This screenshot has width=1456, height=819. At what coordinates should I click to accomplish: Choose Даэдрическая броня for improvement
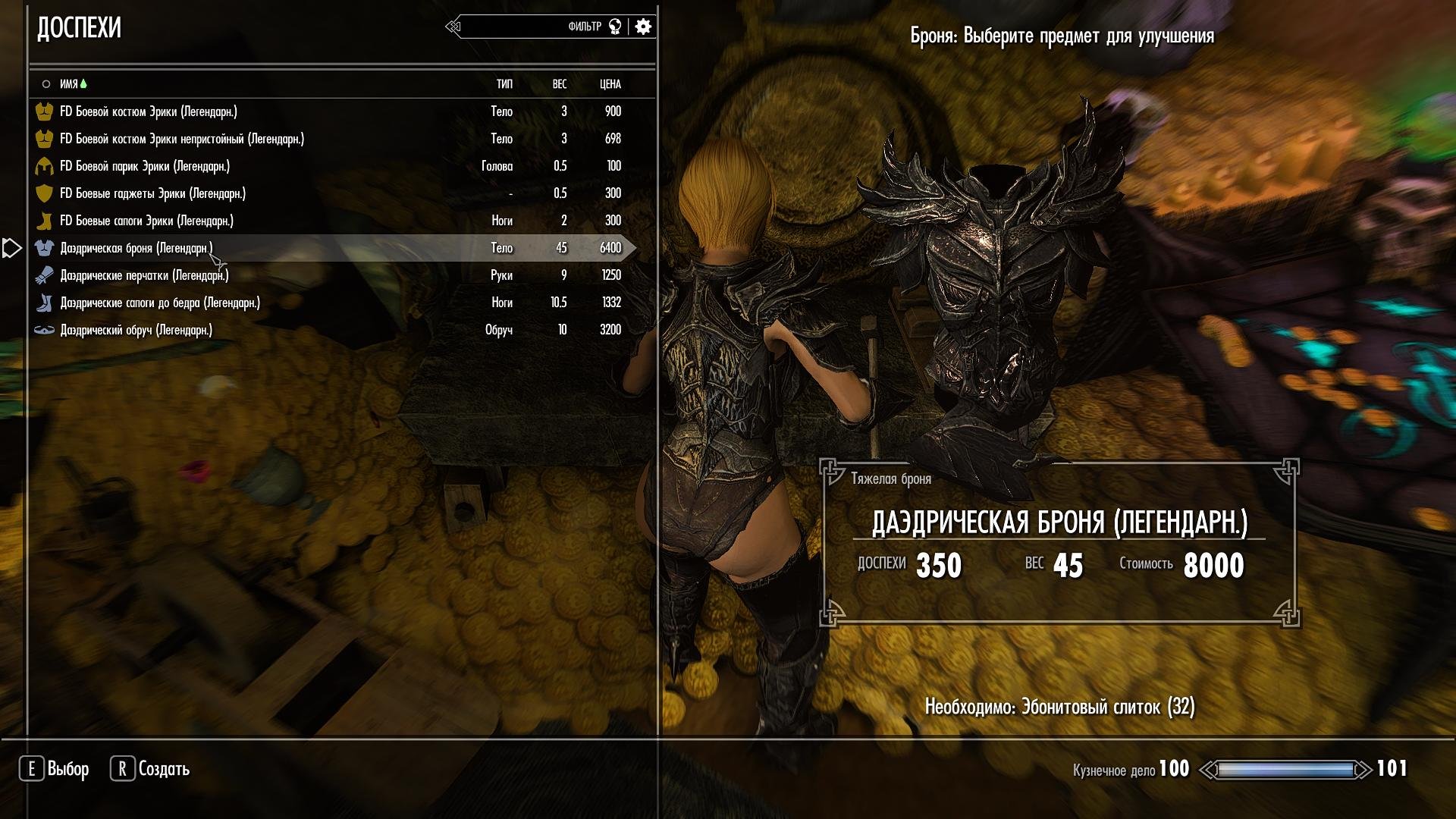(x=136, y=248)
